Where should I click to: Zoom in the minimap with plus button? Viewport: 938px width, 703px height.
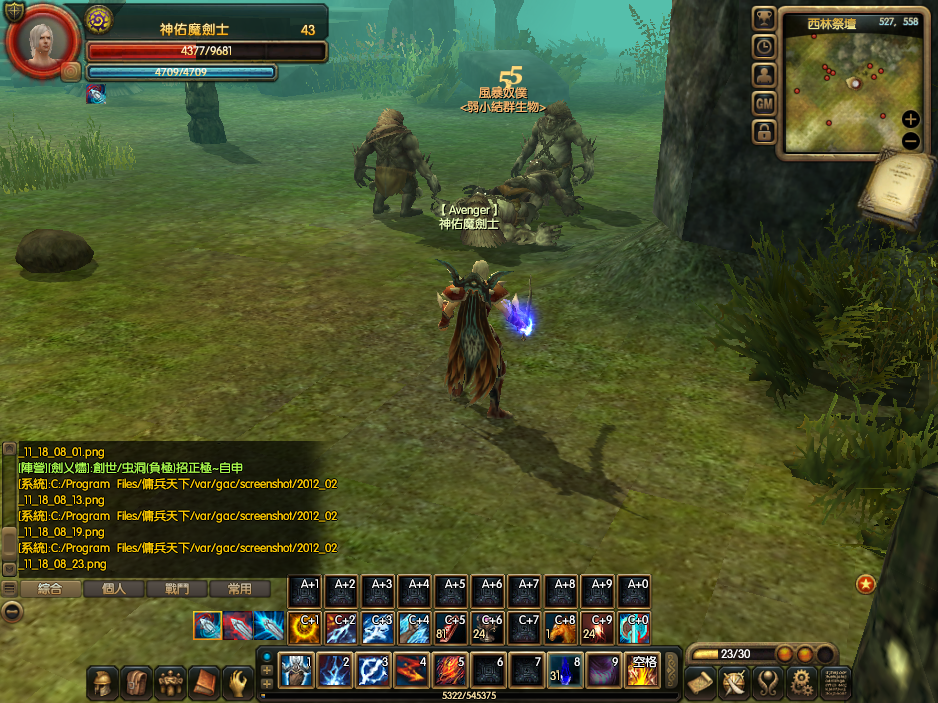tap(911, 119)
